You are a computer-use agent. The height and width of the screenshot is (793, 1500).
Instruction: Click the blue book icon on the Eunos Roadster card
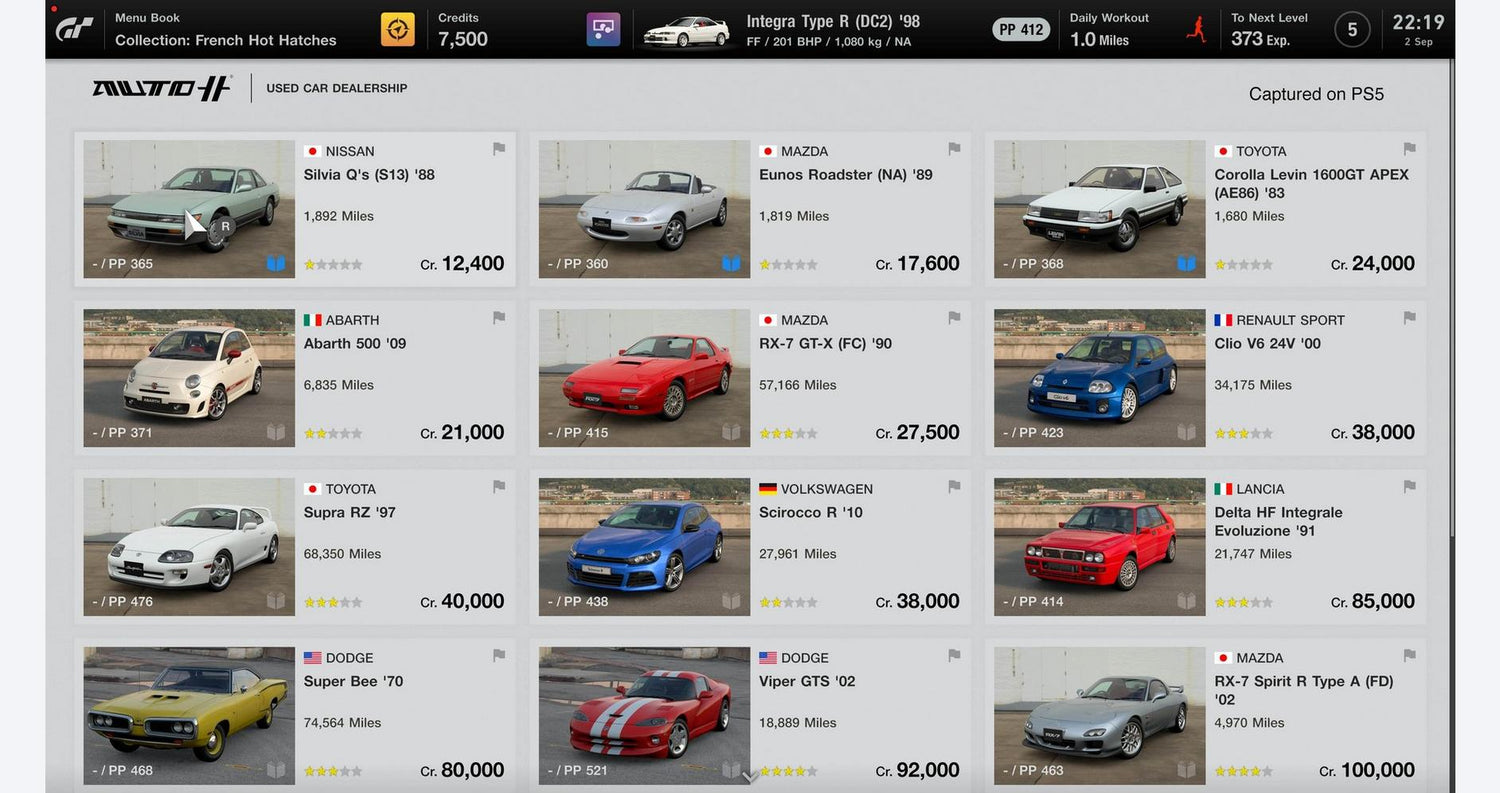[x=731, y=263]
